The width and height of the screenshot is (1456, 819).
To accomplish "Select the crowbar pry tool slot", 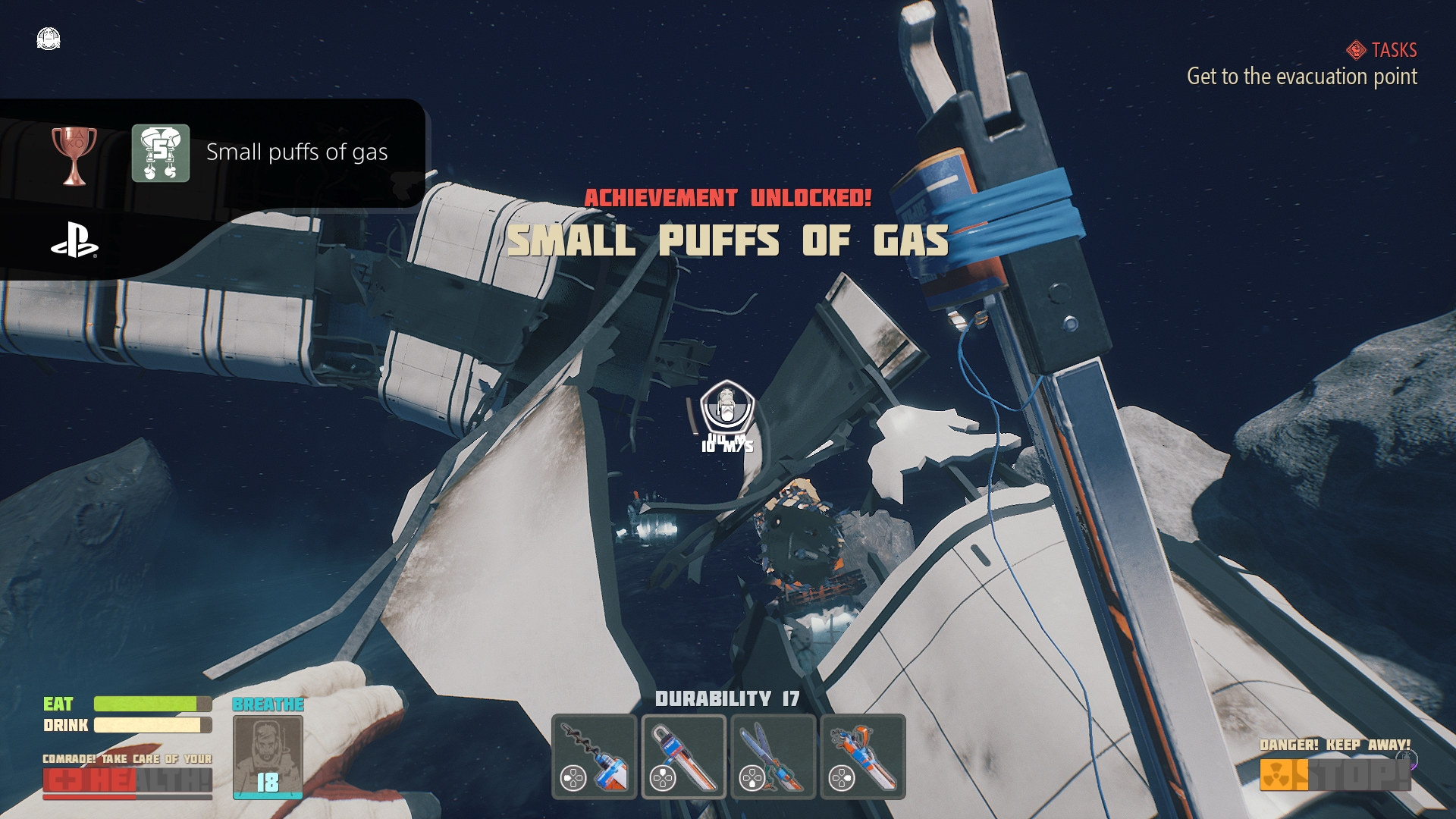I will pos(683,756).
